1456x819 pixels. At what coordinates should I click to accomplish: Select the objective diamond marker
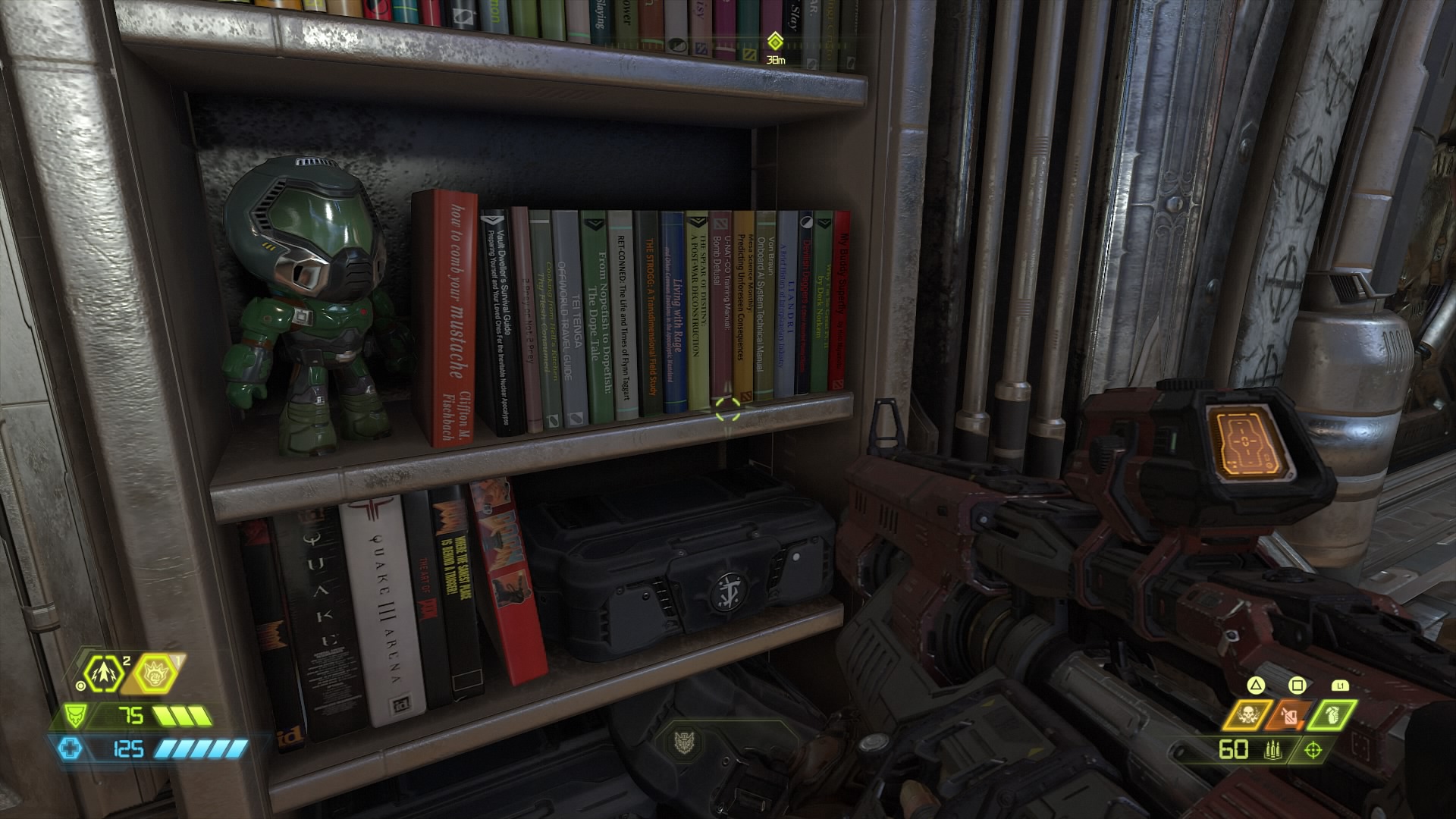coord(774,40)
